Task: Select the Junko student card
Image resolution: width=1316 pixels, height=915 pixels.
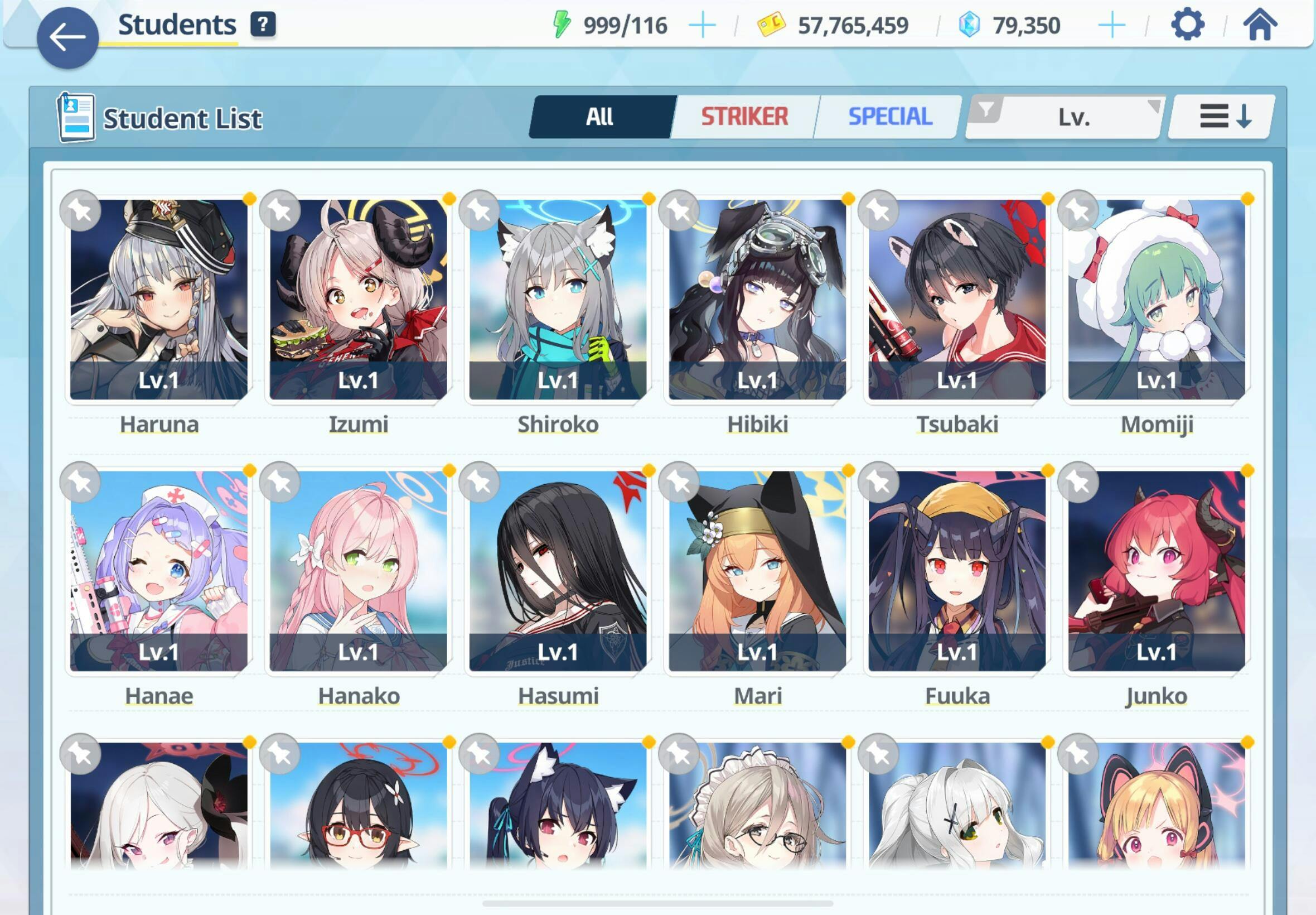Action: [1156, 571]
